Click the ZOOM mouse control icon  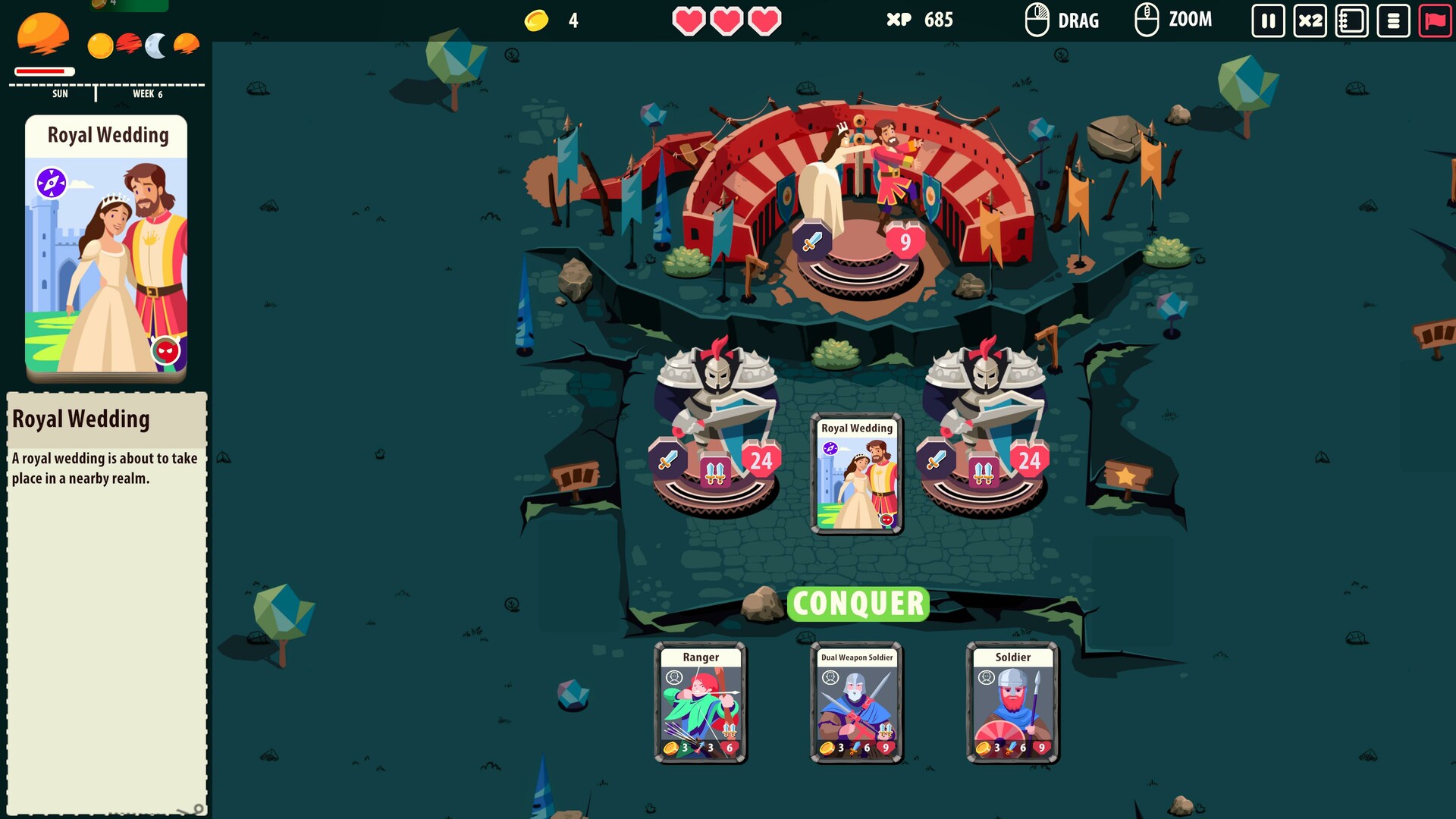(1145, 19)
